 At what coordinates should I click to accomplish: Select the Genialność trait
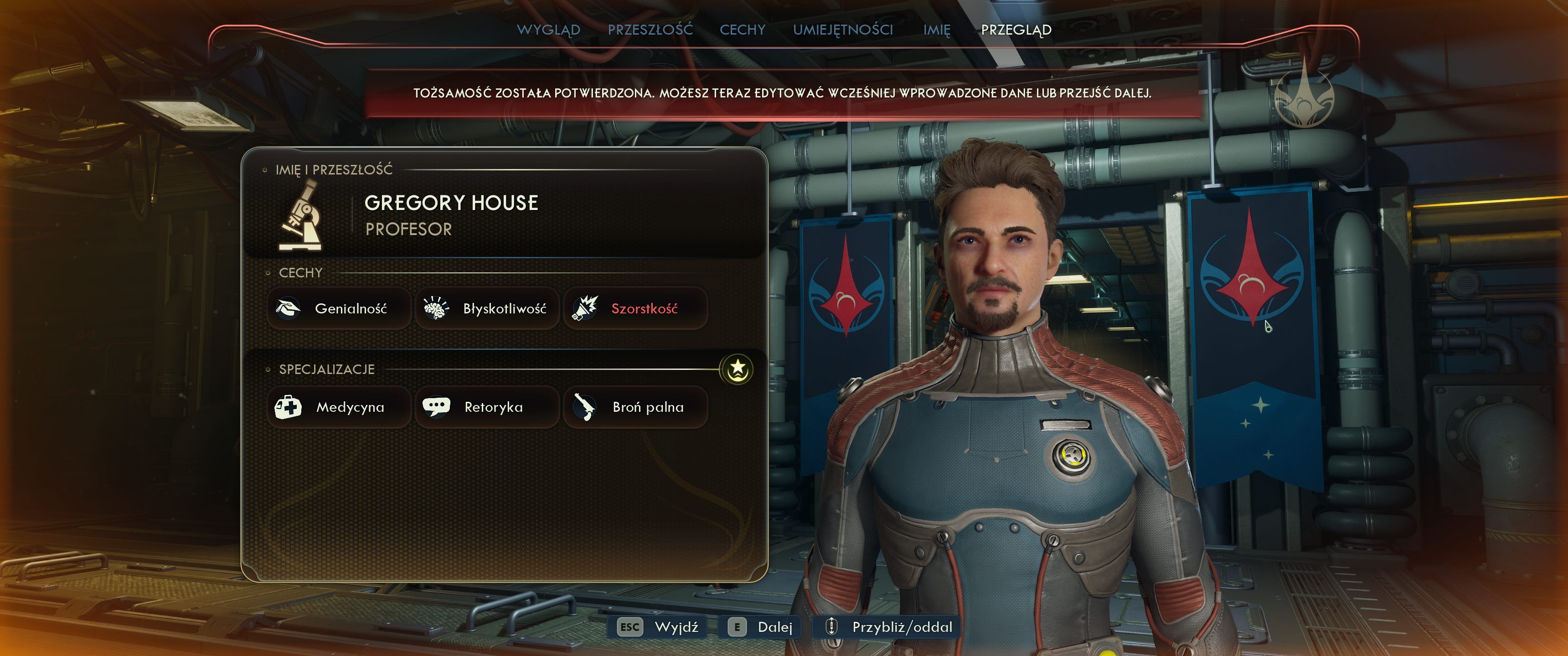[x=338, y=308]
